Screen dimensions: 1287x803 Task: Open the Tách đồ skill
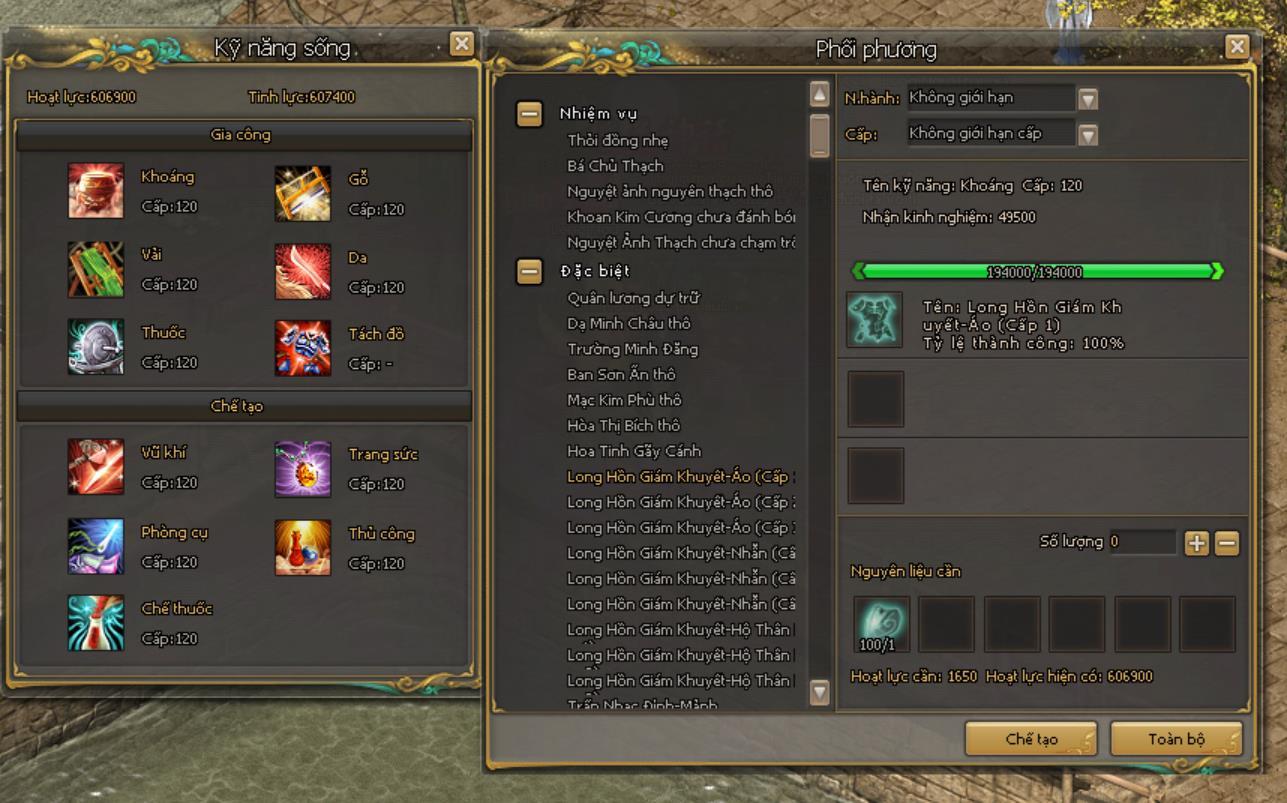coord(302,348)
